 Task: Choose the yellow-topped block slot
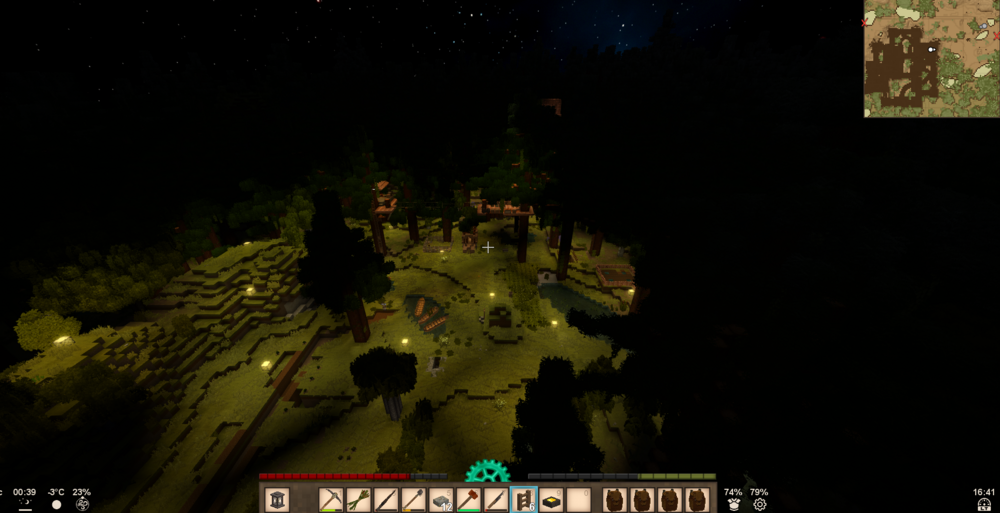pos(551,499)
